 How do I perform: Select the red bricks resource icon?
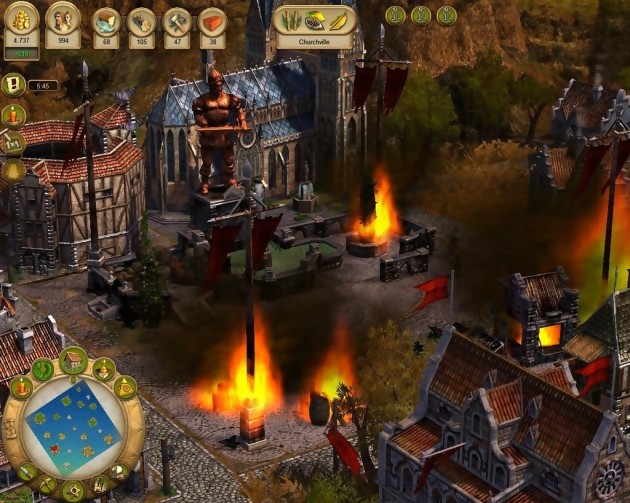click(x=212, y=21)
